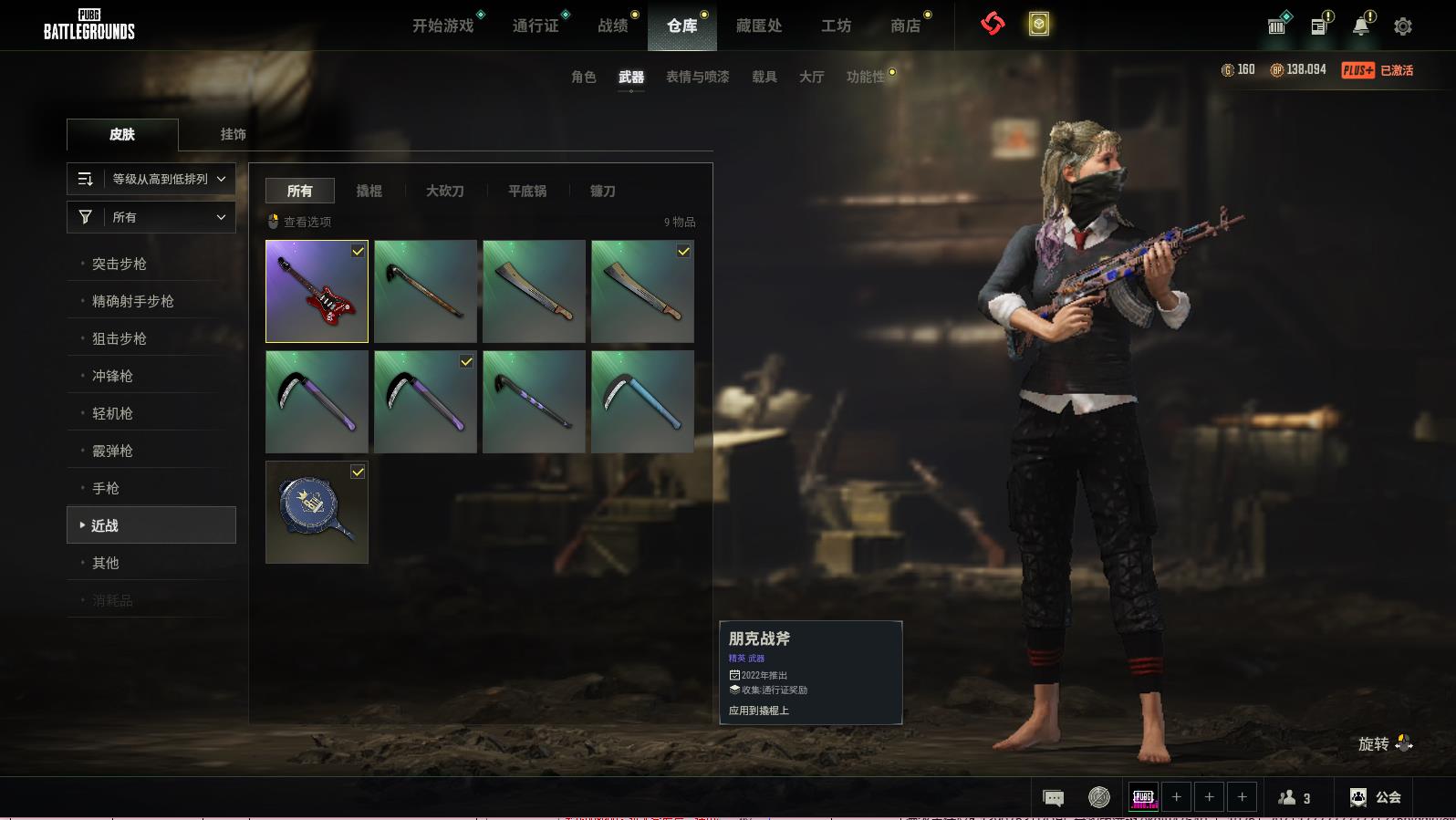
Task: Pick the blue-handled sickle skin
Action: (642, 401)
